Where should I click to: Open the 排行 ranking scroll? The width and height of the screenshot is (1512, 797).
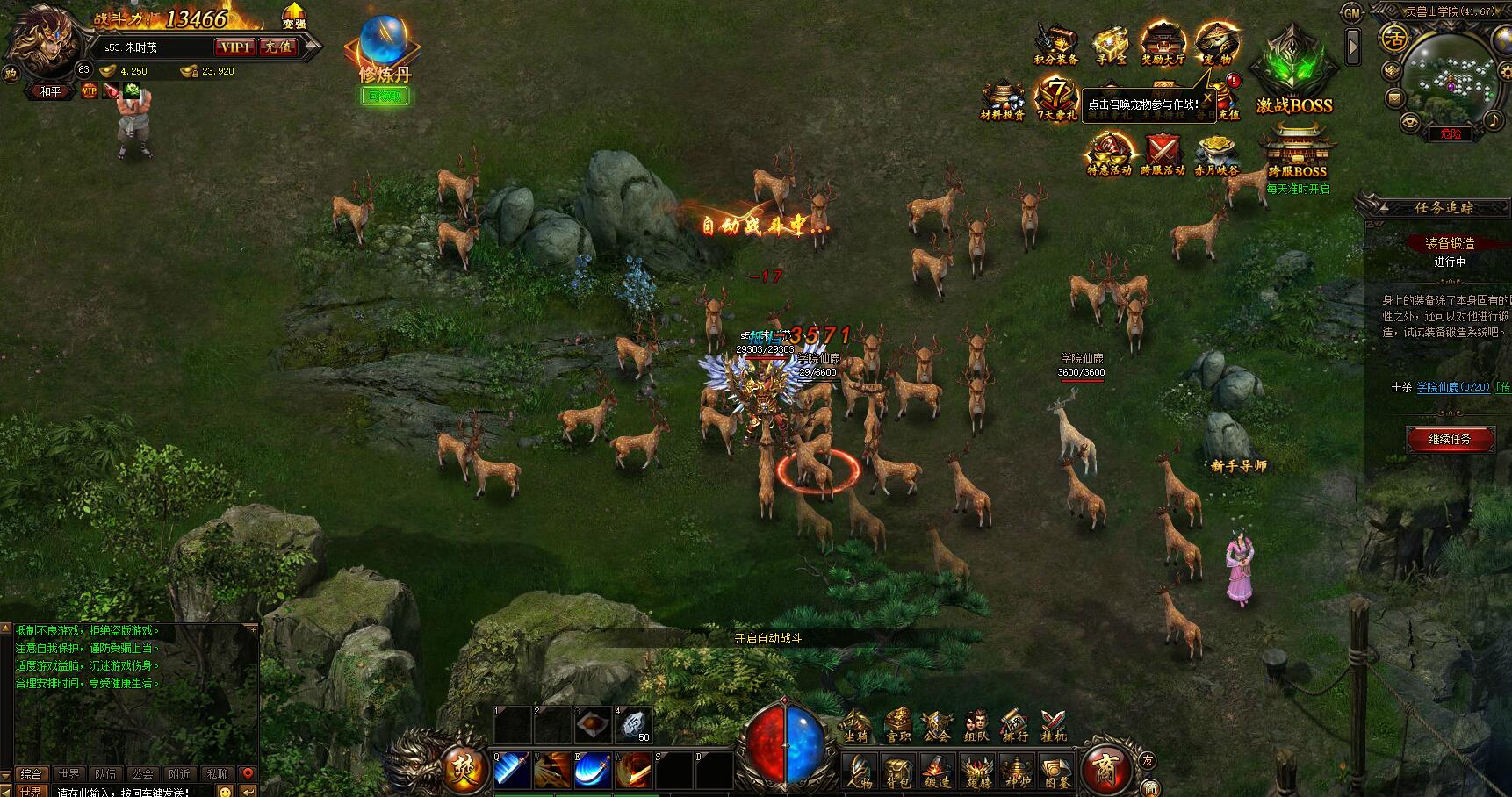[1014, 726]
